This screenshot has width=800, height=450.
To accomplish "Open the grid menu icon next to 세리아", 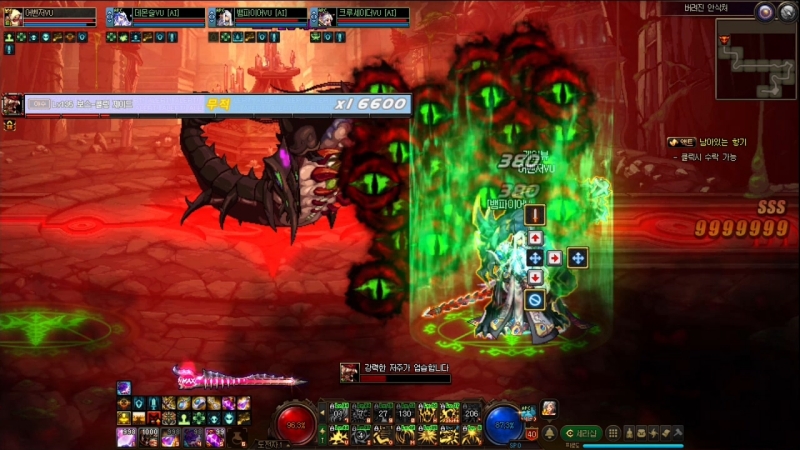I will coord(614,432).
